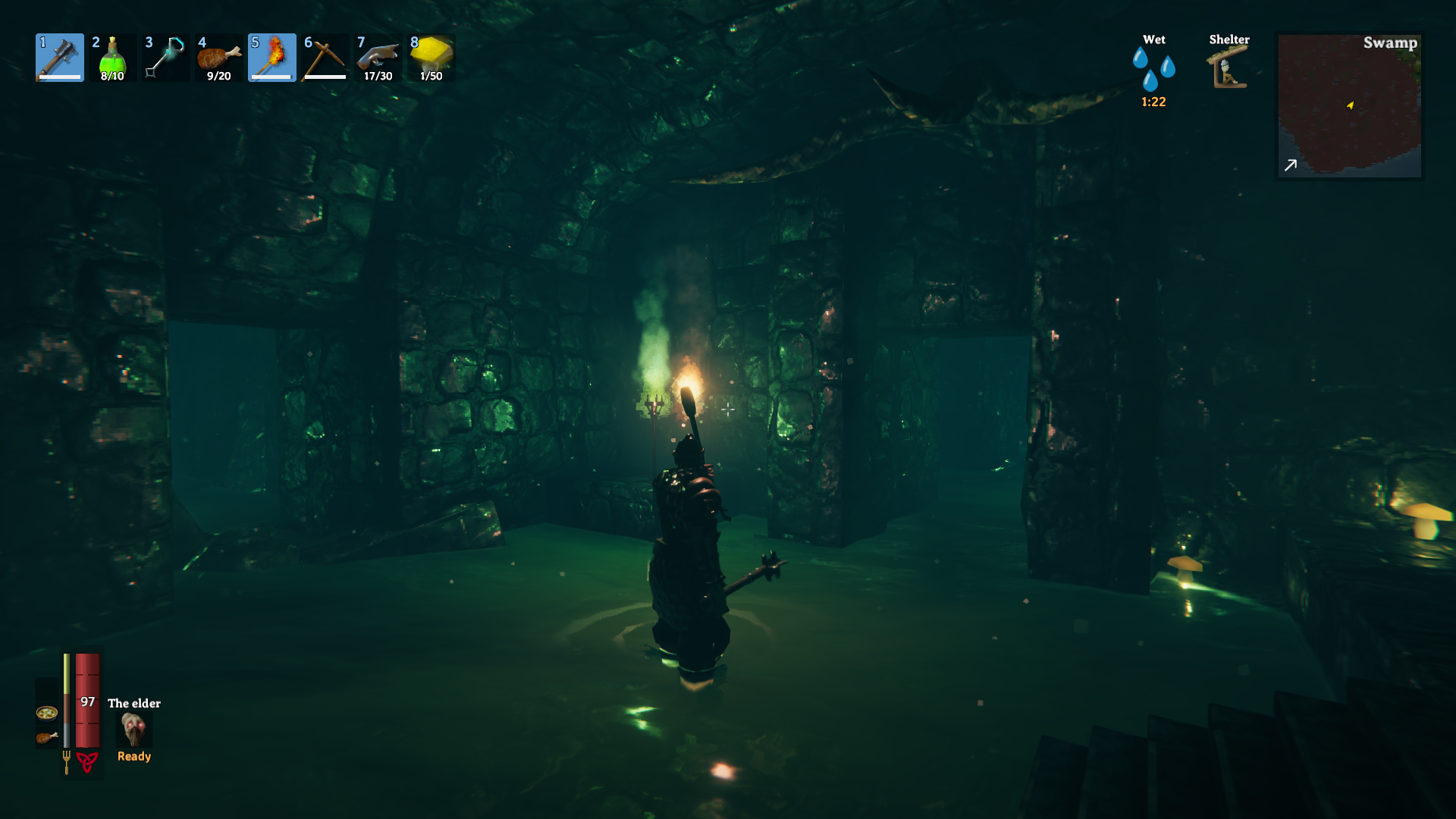Equip the pickaxe from hotbar slot 6
The width and height of the screenshot is (1456, 819).
[x=325, y=58]
